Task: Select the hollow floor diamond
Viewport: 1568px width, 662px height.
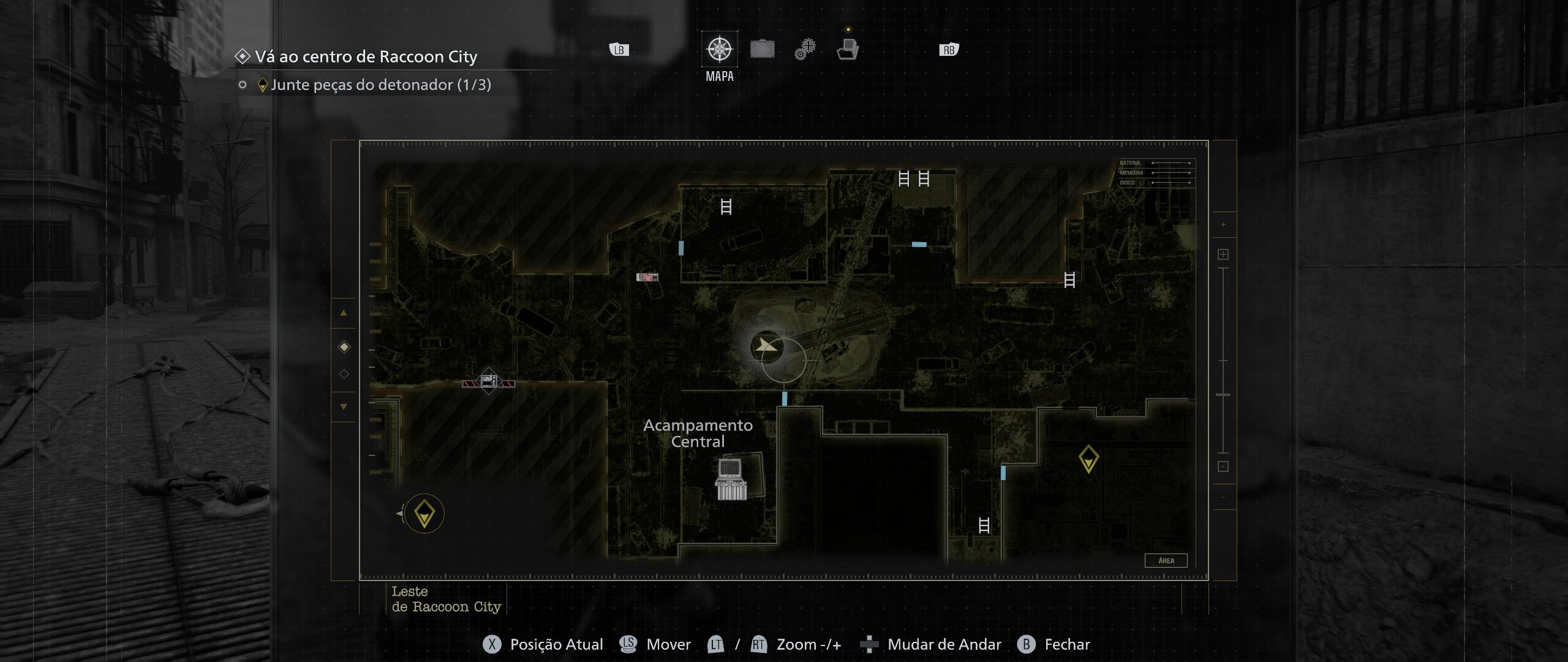Action: point(344,374)
